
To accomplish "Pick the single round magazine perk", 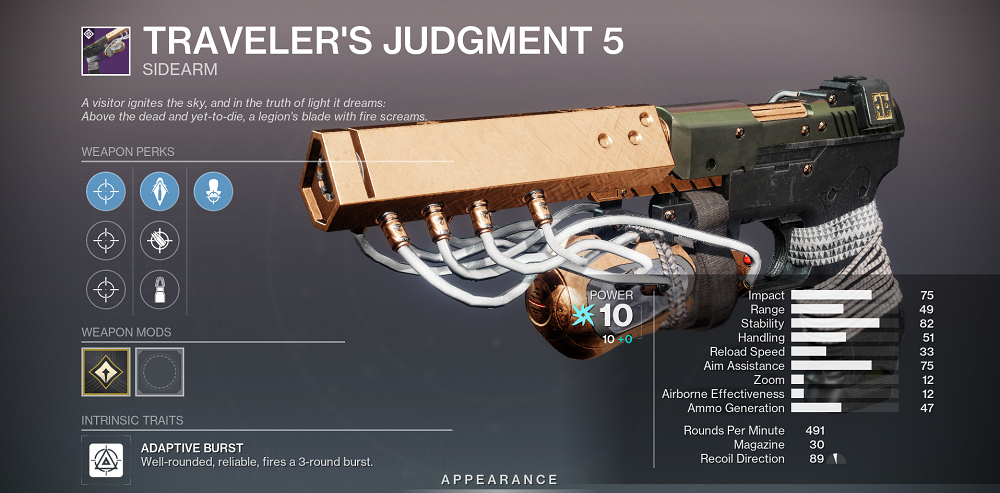I will (160, 288).
